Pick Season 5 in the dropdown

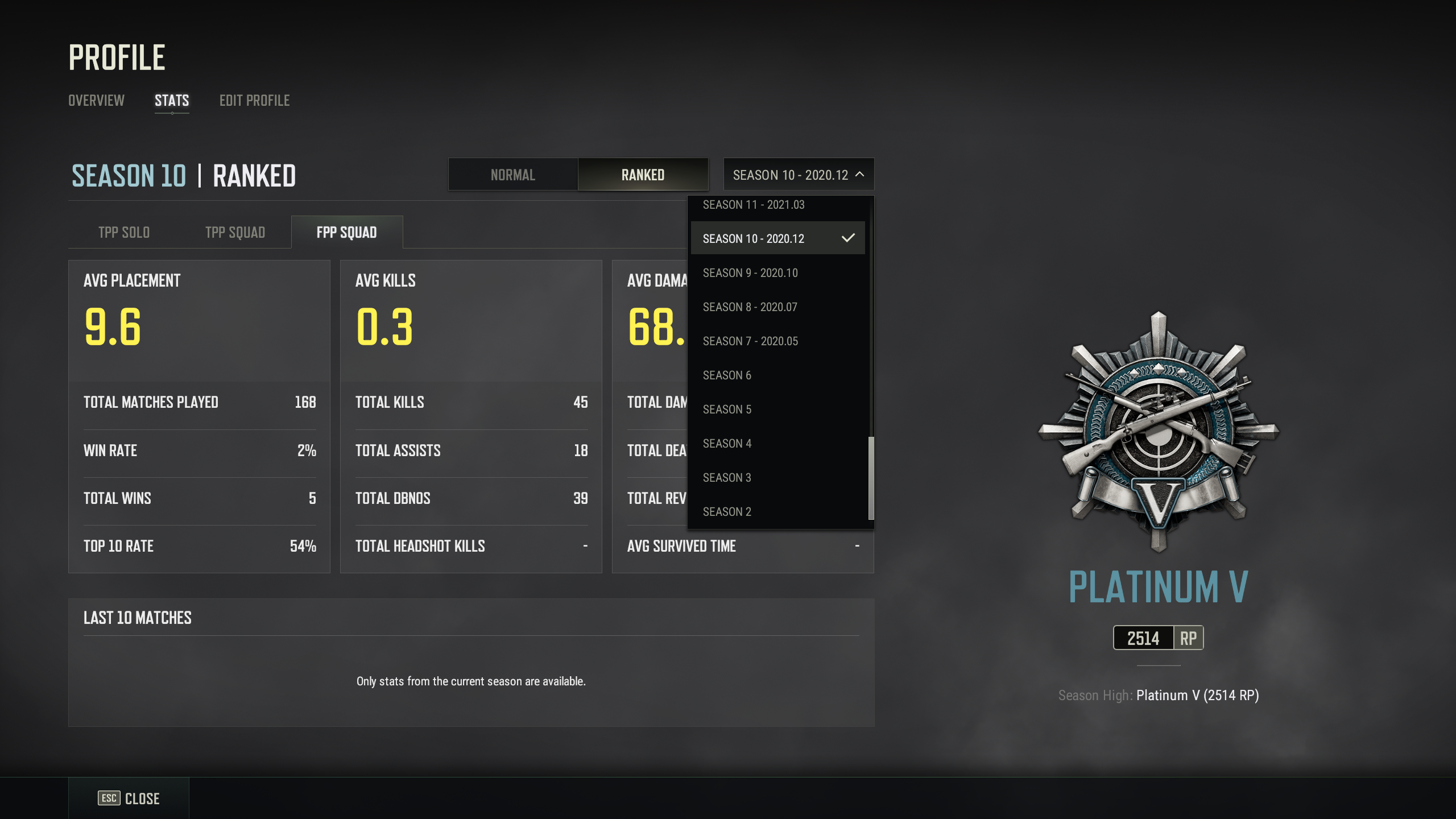pyautogui.click(x=727, y=409)
